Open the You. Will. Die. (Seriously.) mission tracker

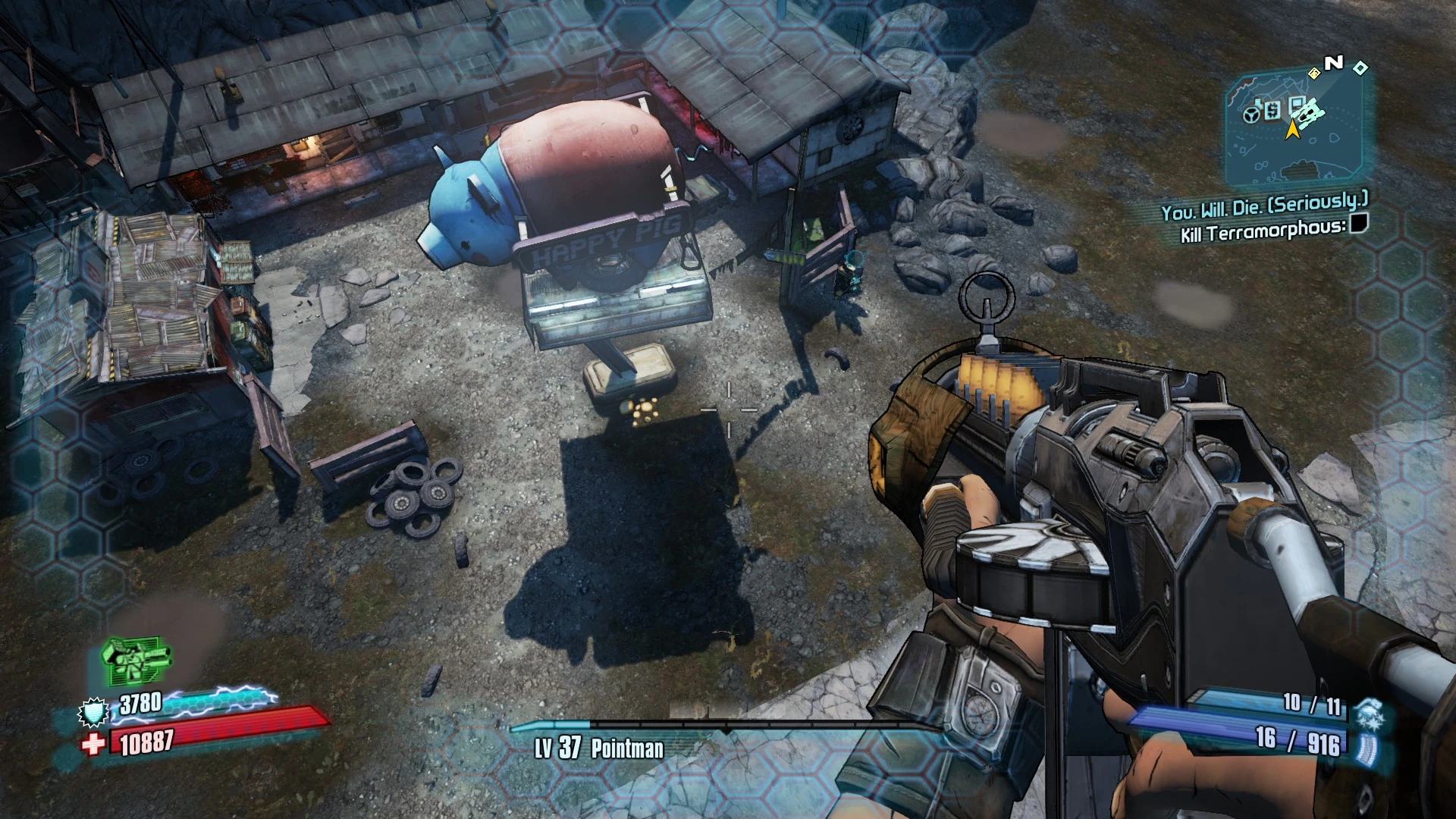click(x=1264, y=205)
